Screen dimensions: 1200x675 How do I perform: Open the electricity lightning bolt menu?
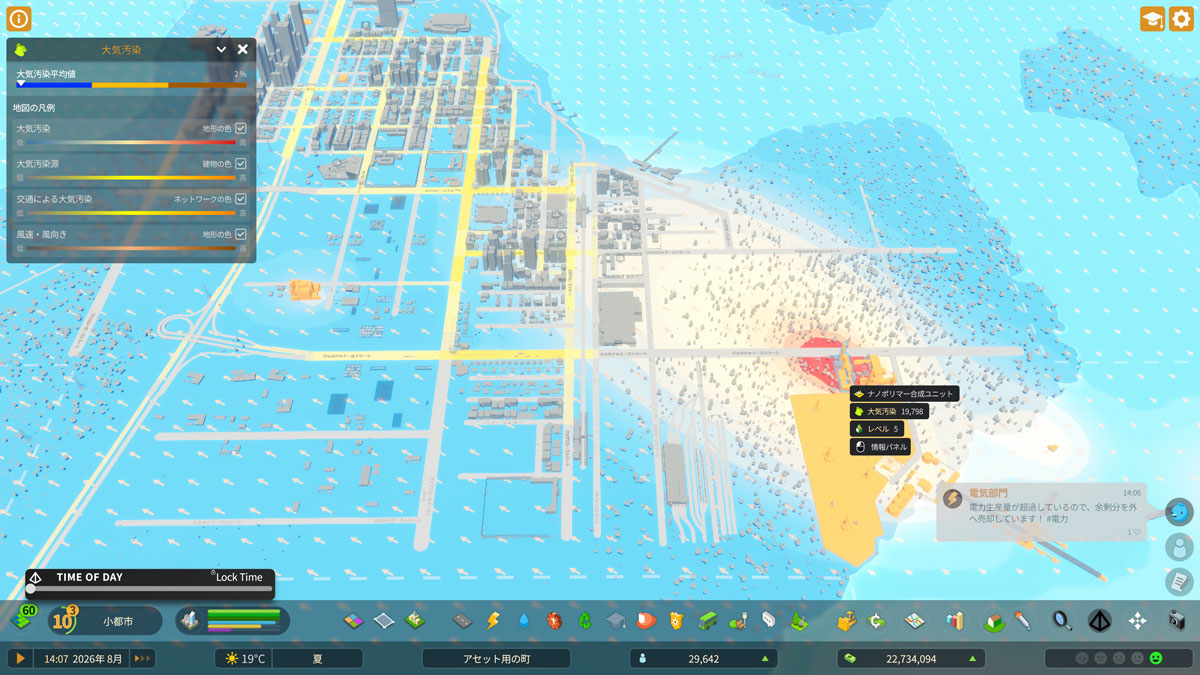tap(492, 621)
